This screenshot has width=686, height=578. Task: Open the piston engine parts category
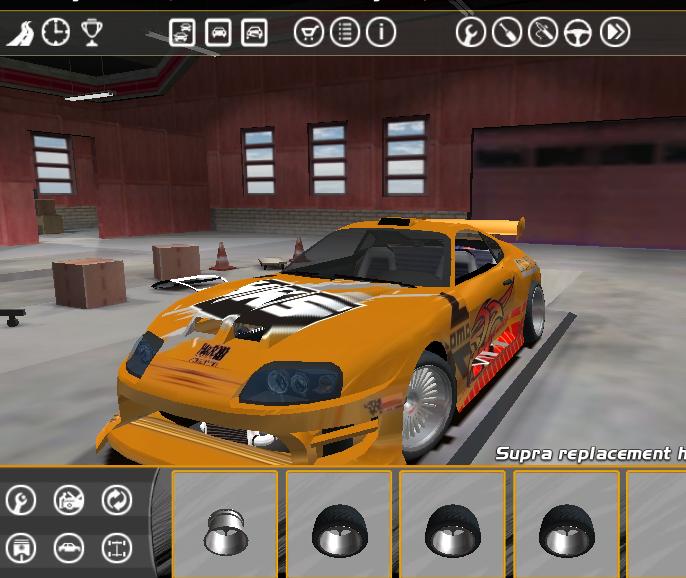(x=20, y=548)
